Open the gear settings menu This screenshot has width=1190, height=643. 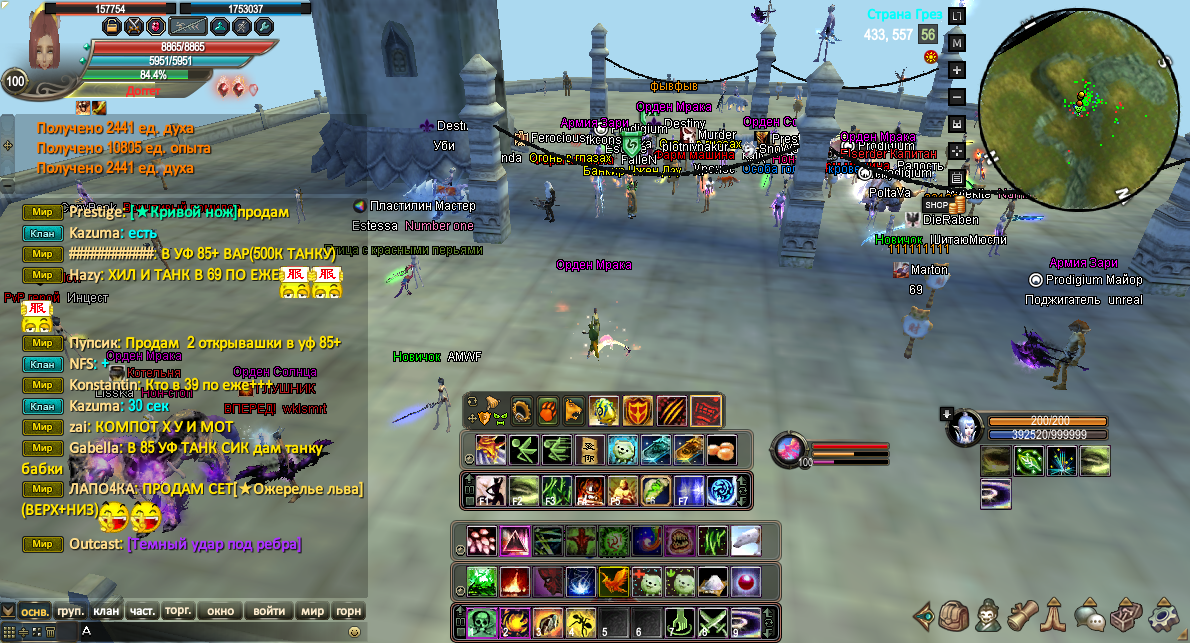click(1163, 612)
